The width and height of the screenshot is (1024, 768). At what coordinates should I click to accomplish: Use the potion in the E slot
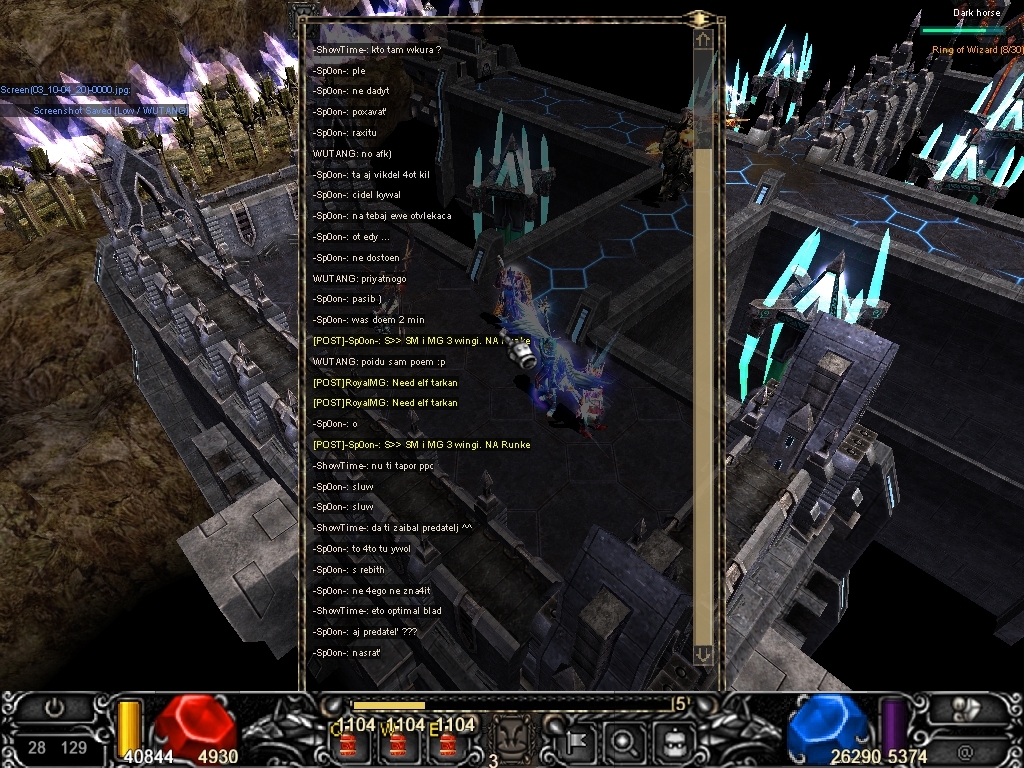coord(448,743)
